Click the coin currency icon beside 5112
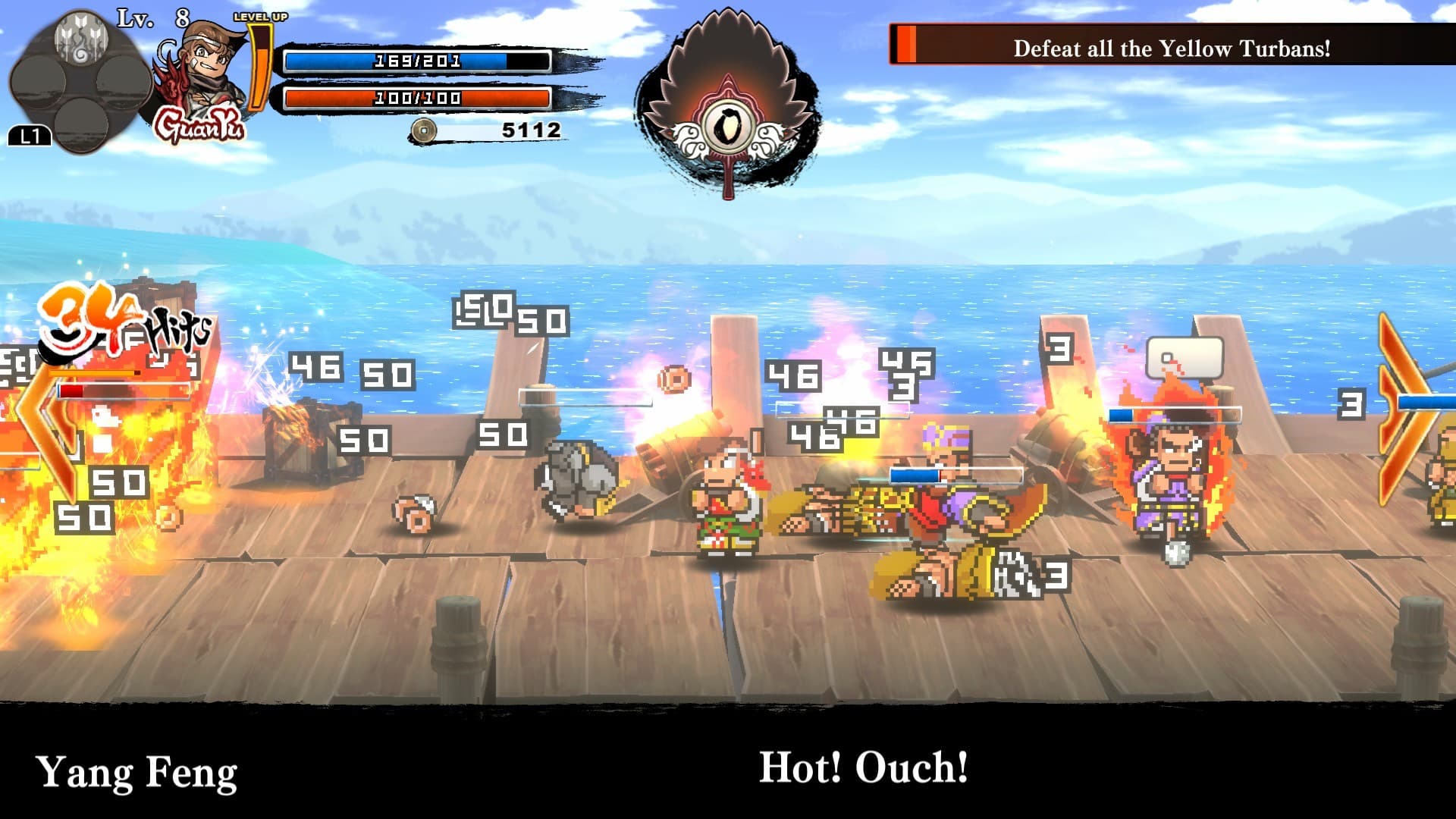 (425, 130)
